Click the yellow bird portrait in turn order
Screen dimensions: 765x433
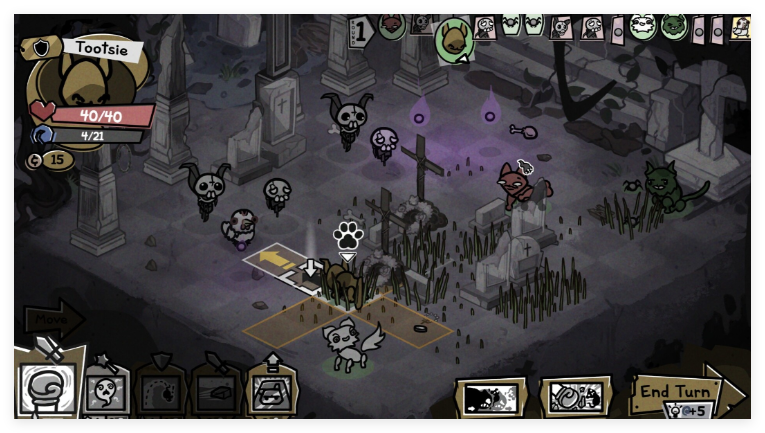pyautogui.click(x=741, y=27)
